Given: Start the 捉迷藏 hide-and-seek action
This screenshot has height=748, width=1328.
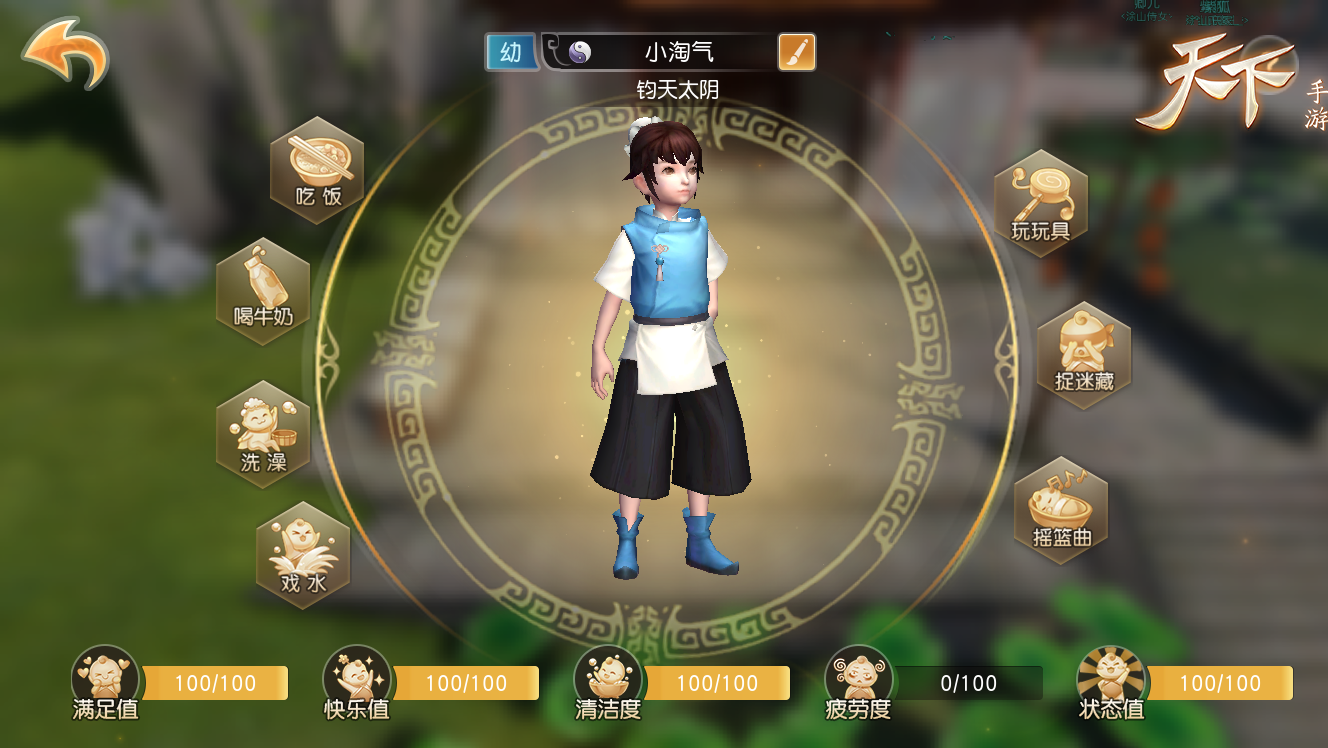Looking at the screenshot, I should pos(1083,355).
